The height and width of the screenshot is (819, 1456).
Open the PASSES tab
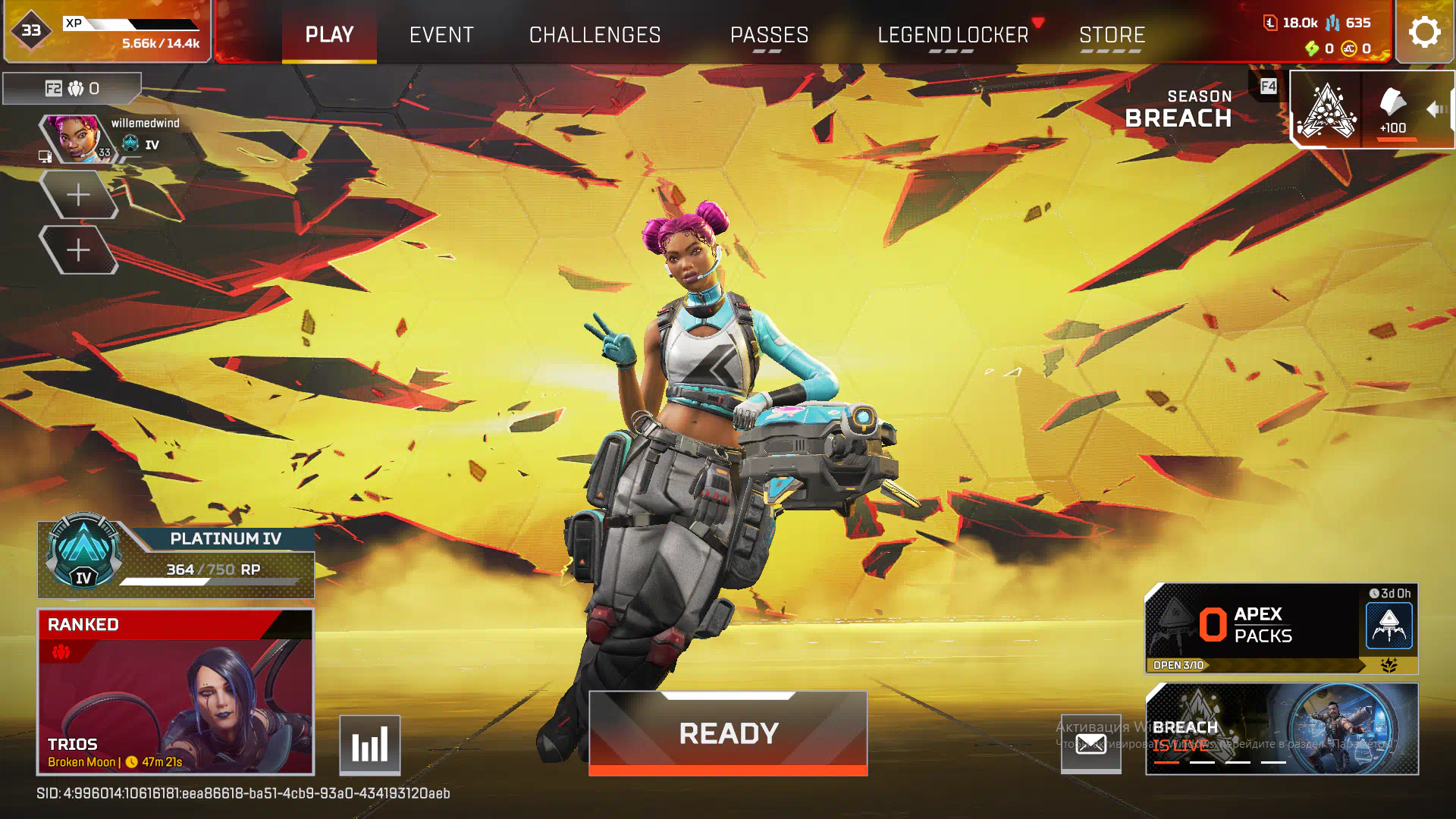click(x=769, y=35)
